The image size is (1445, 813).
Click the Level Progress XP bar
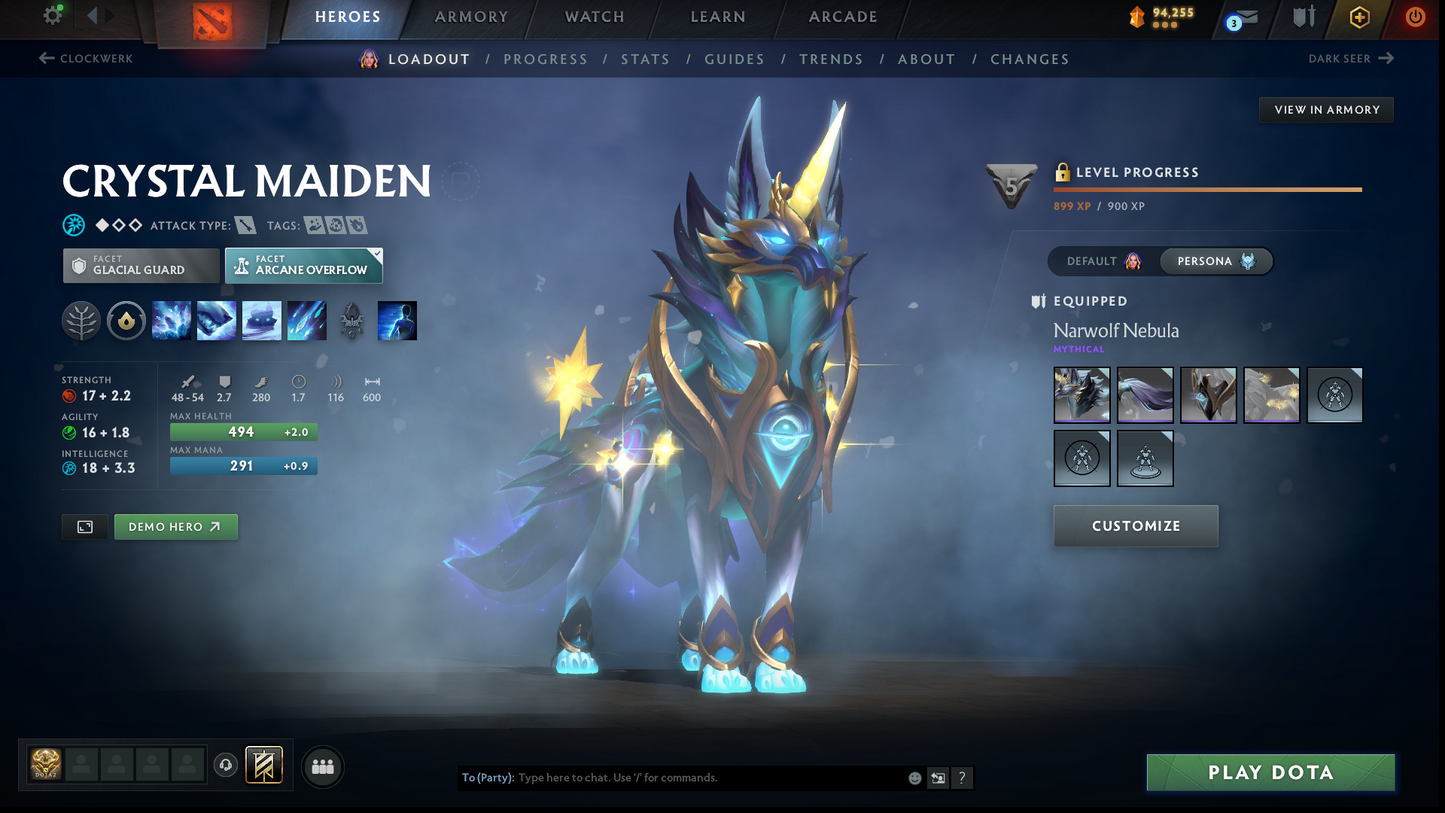click(x=1206, y=188)
